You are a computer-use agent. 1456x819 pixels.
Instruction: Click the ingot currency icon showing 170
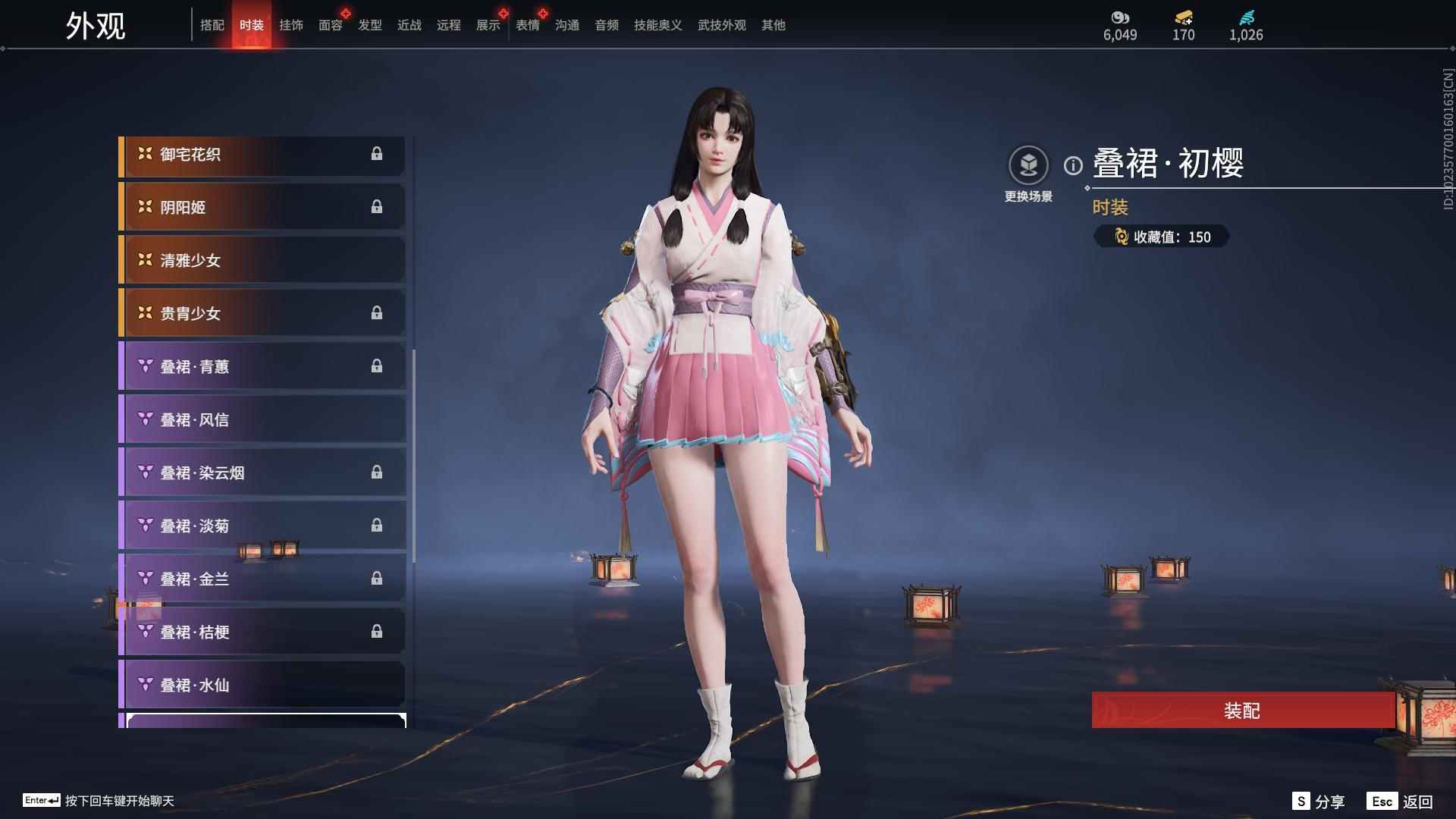coord(1183,18)
